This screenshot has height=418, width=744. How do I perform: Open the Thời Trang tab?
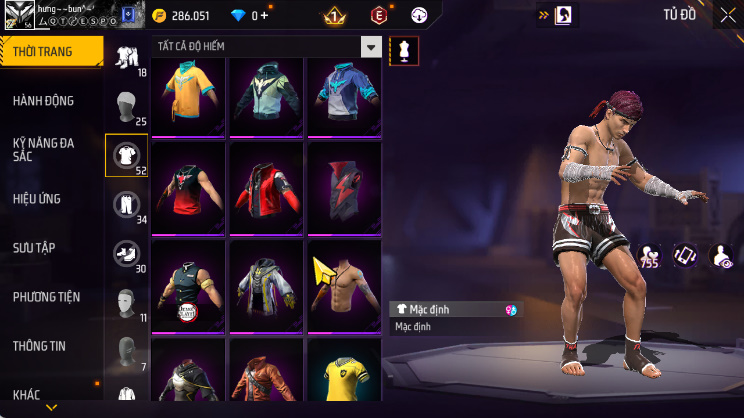(x=50, y=51)
